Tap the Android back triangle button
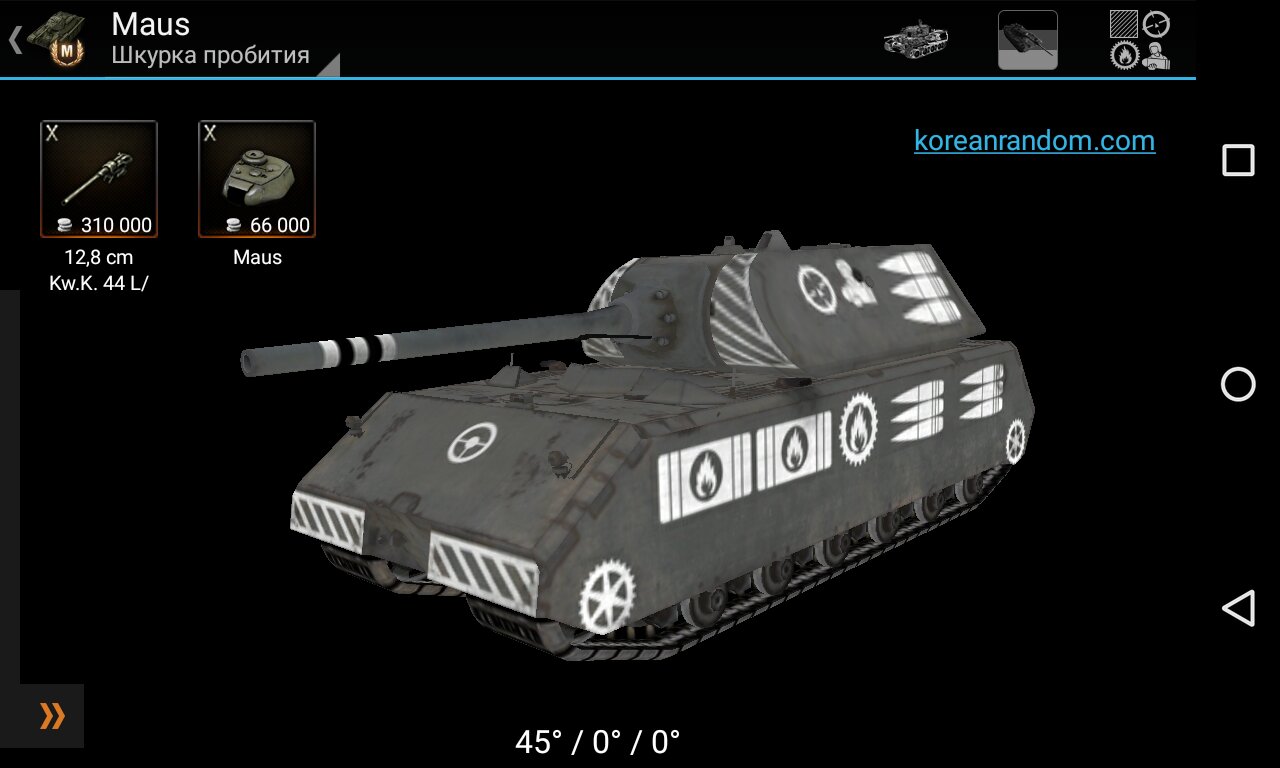The image size is (1280, 768). click(x=1238, y=608)
